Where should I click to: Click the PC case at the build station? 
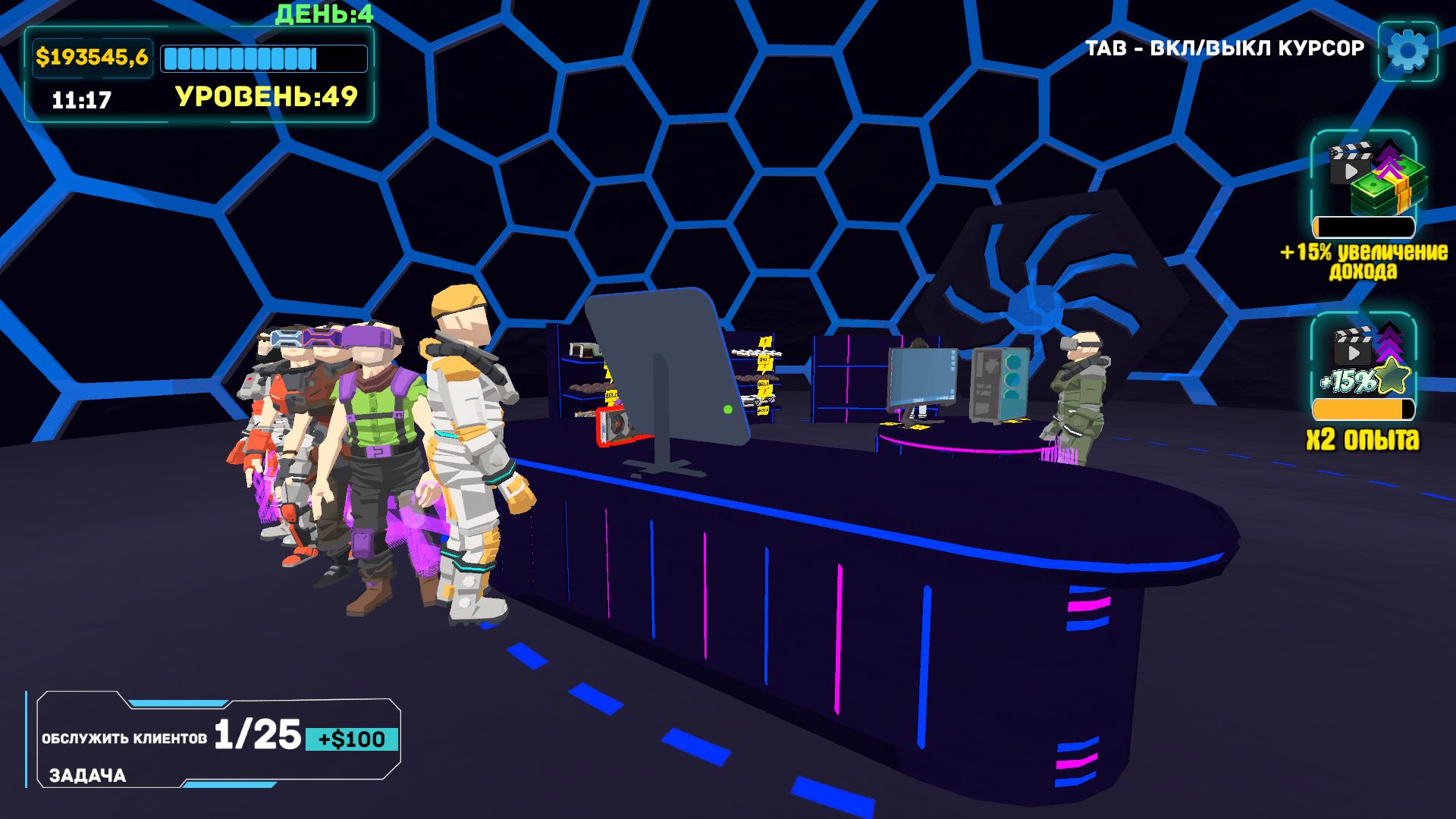(x=999, y=383)
